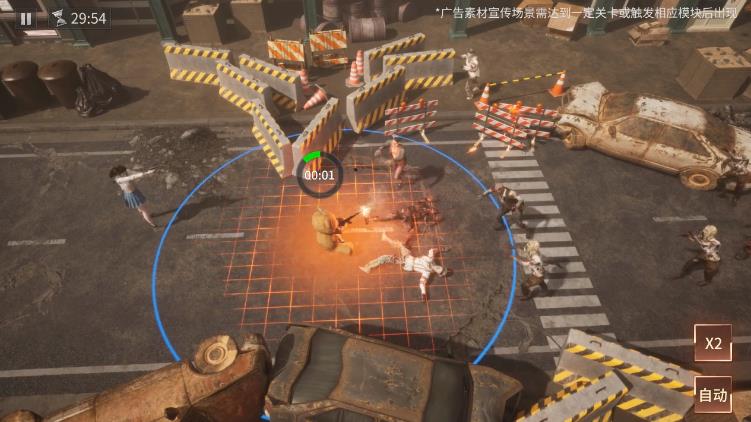This screenshot has height=422, width=751.
Task: Toggle the X2 speed button
Action: [x=712, y=343]
